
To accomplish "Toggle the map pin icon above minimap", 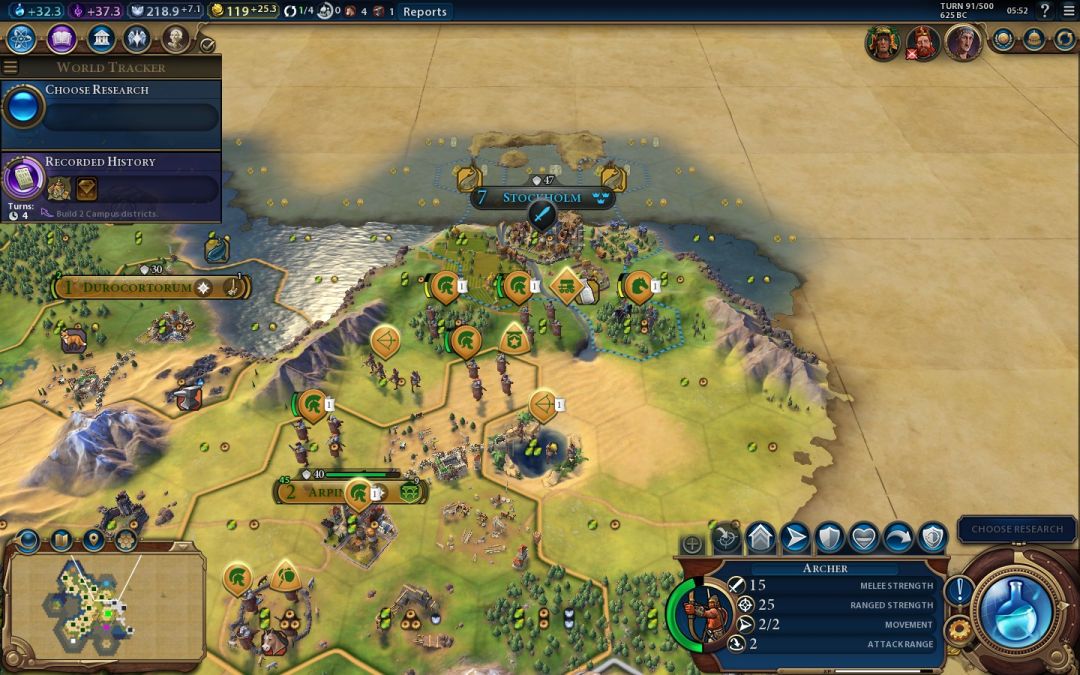I will [93, 540].
